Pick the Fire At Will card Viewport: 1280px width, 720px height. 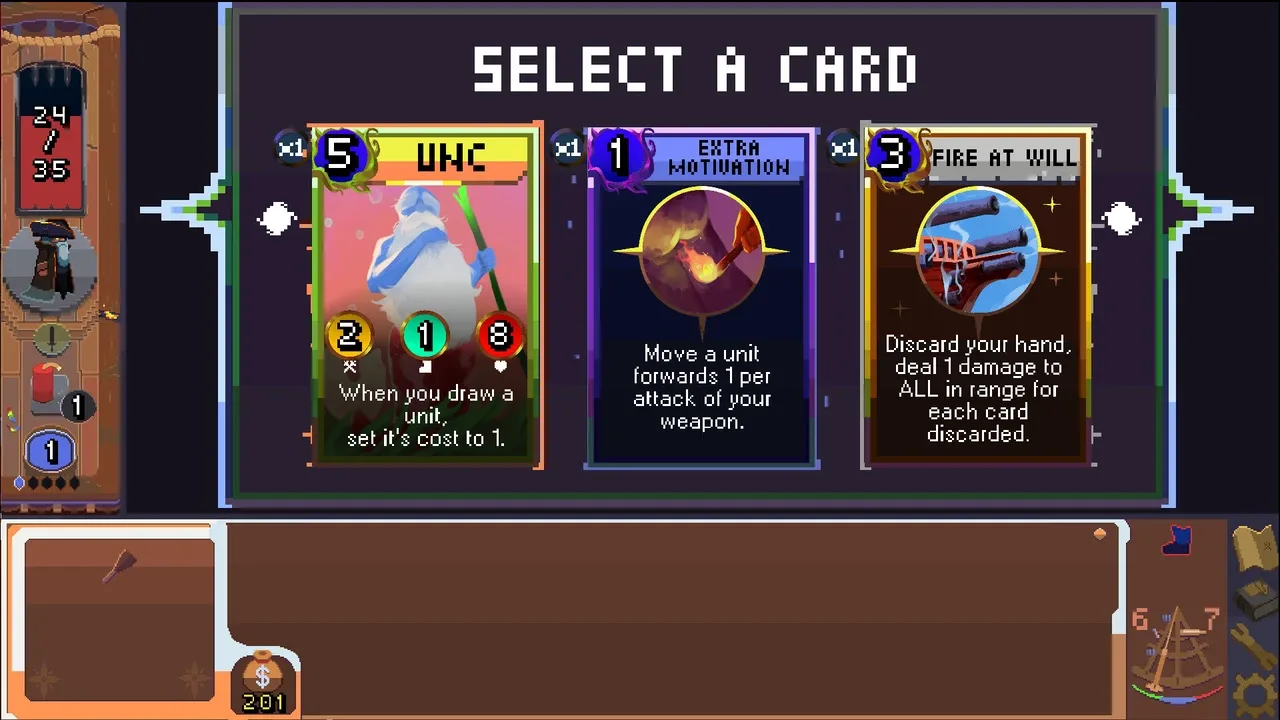[x=977, y=297]
